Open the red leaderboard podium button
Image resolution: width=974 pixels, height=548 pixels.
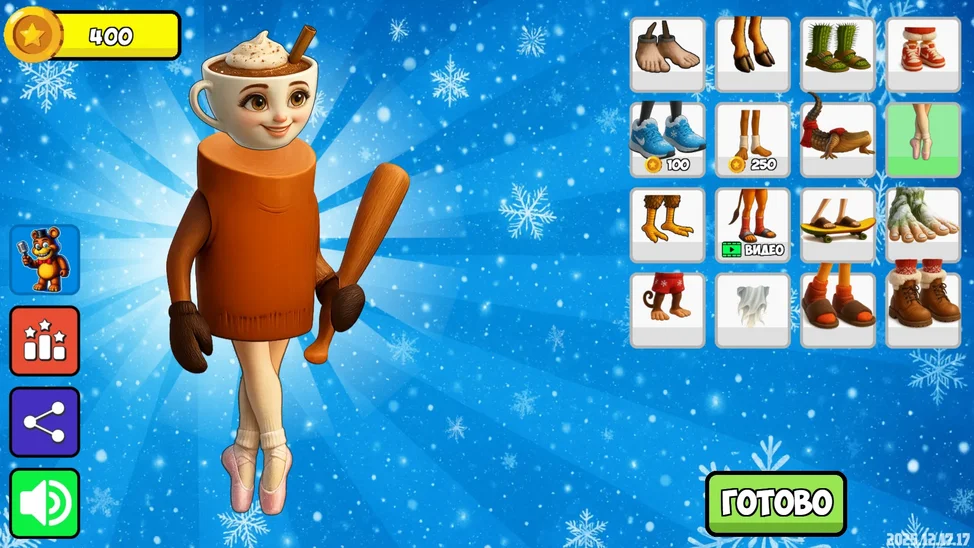45,341
